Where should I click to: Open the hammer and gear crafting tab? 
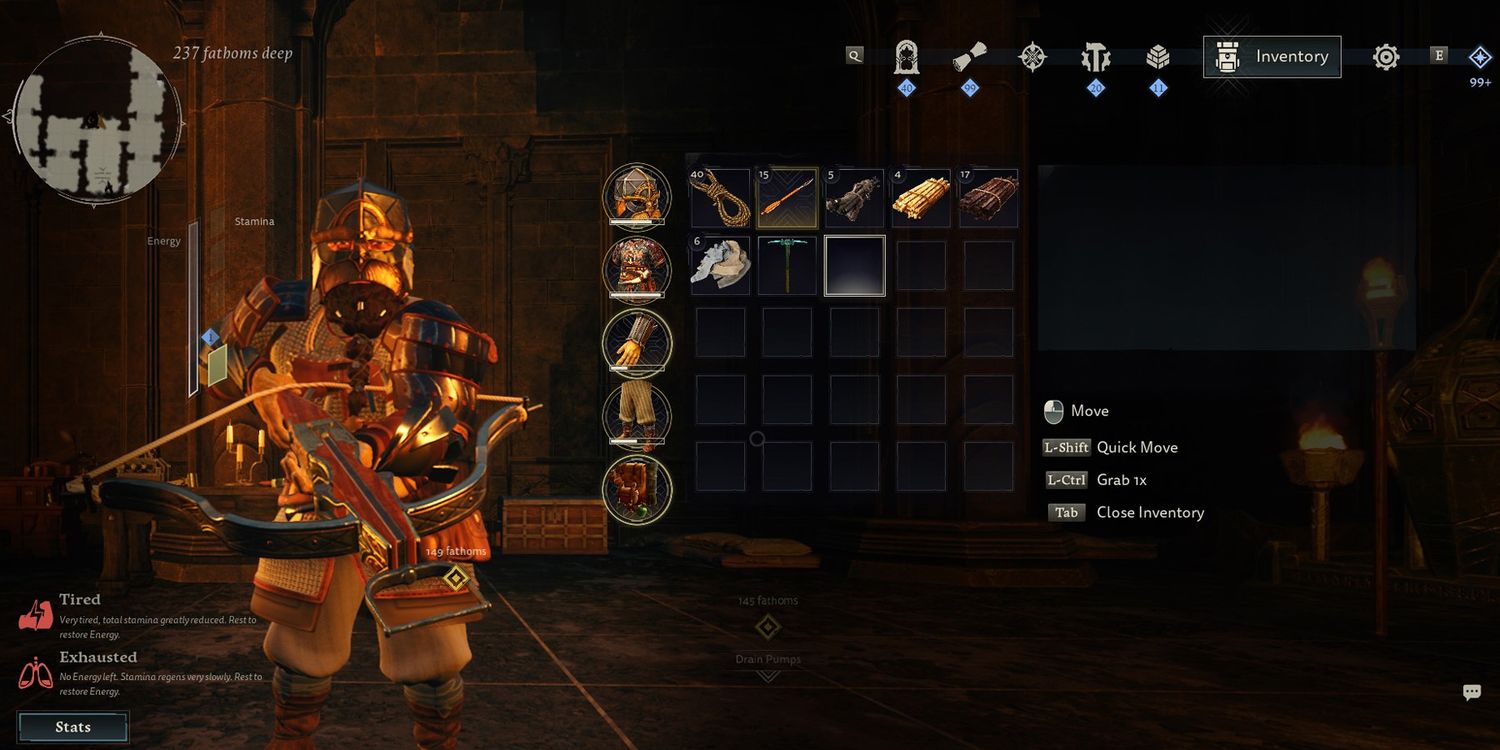pyautogui.click(x=1095, y=57)
